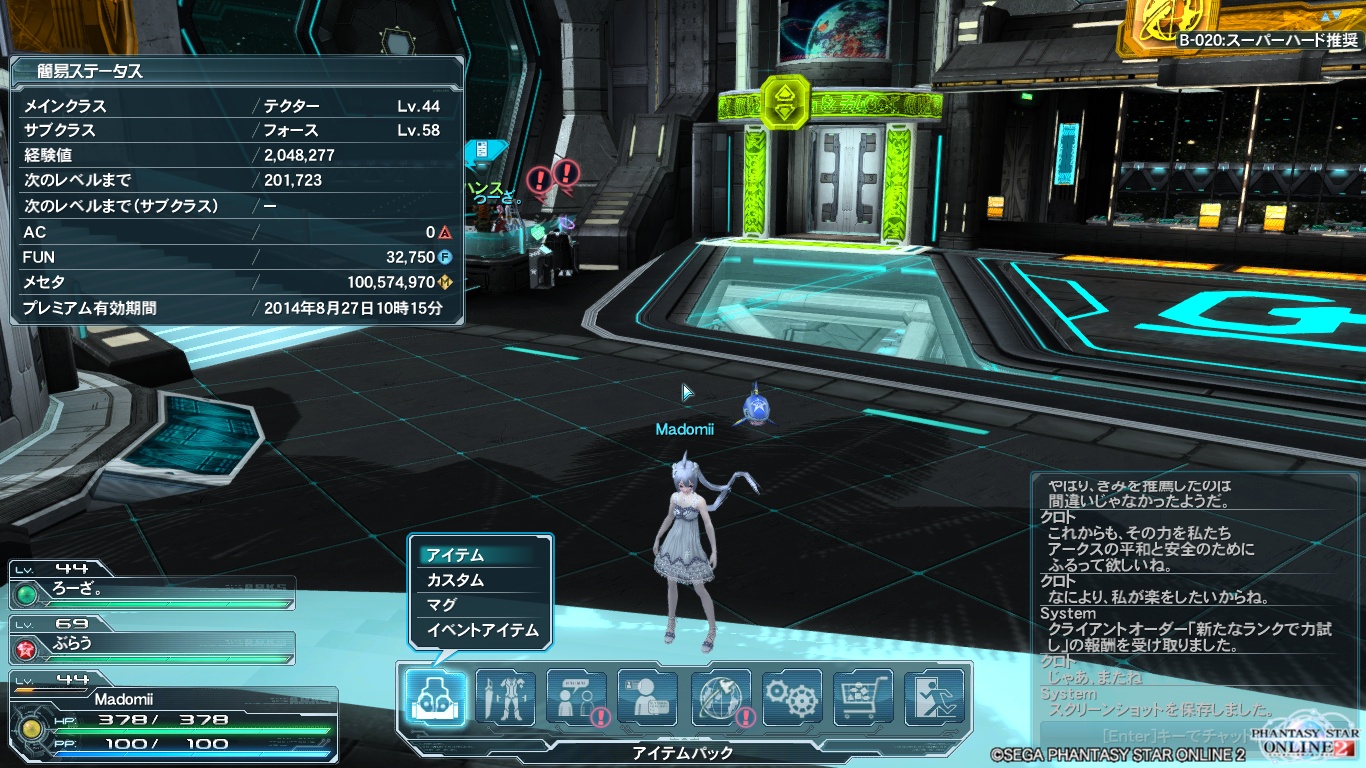The width and height of the screenshot is (1366, 768).
Task: Click the logout running man exit icon
Action: click(x=935, y=697)
